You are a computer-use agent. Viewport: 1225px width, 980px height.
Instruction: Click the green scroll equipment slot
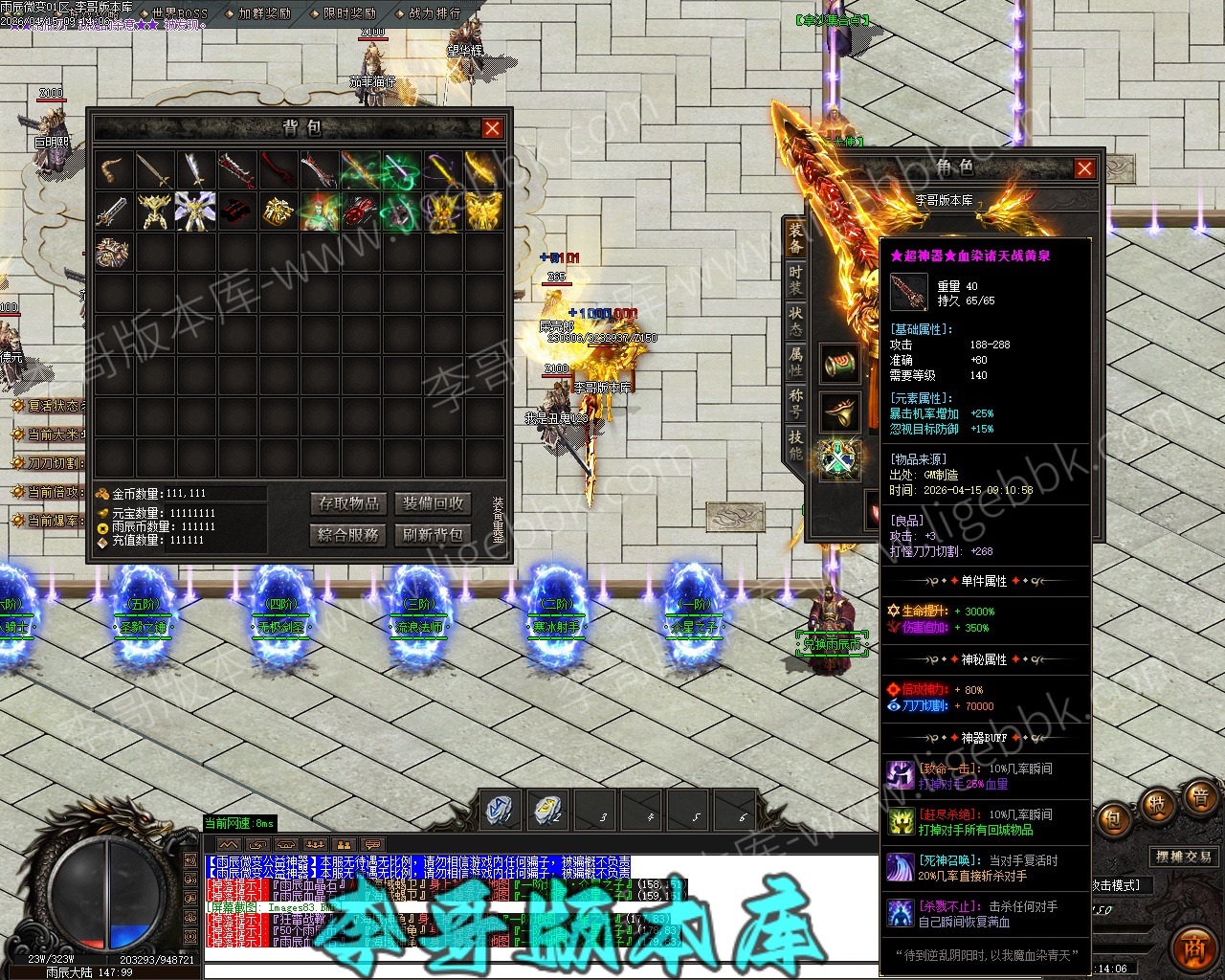pos(840,365)
